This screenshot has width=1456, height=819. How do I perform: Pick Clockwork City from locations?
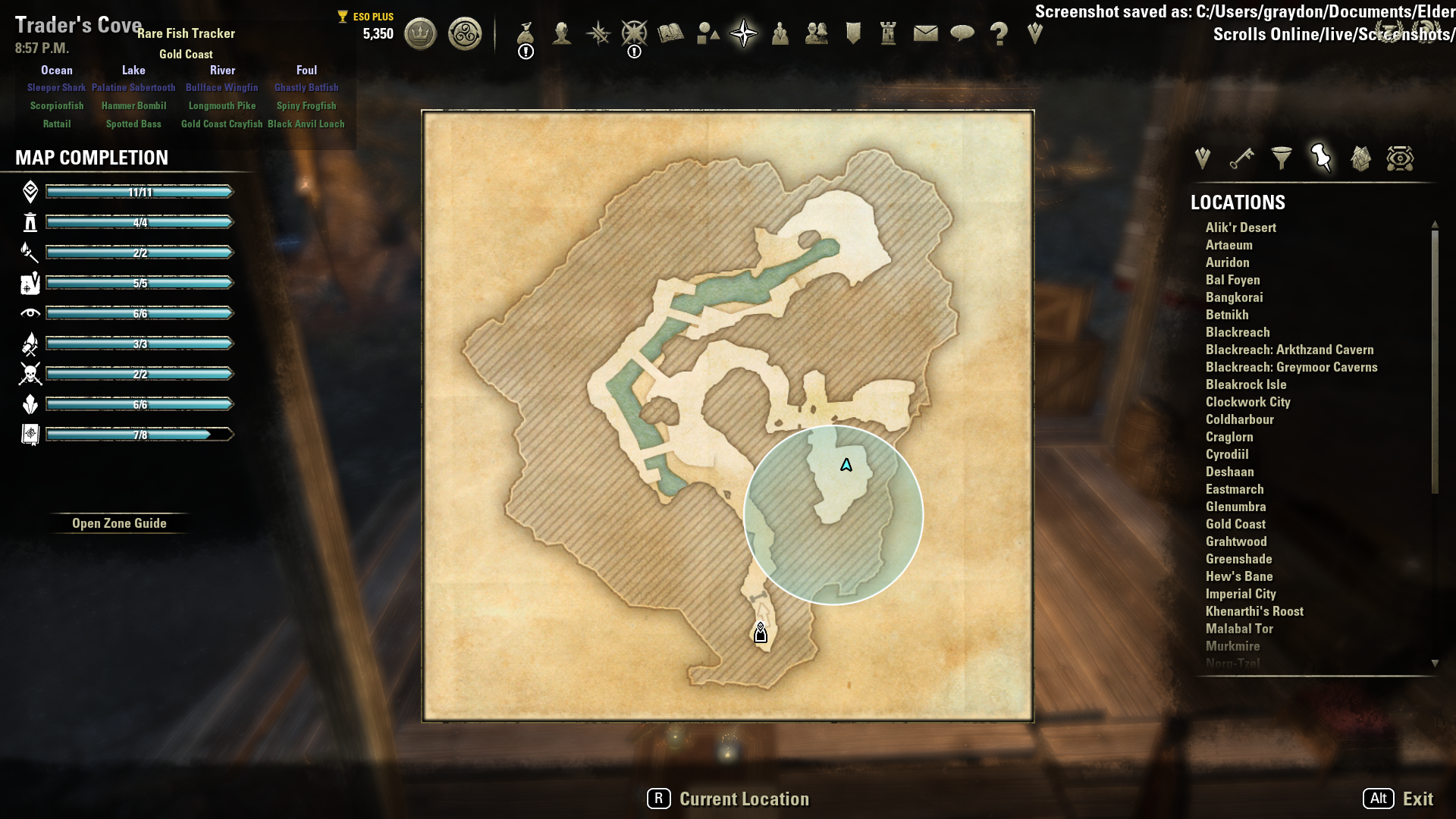pos(1247,402)
